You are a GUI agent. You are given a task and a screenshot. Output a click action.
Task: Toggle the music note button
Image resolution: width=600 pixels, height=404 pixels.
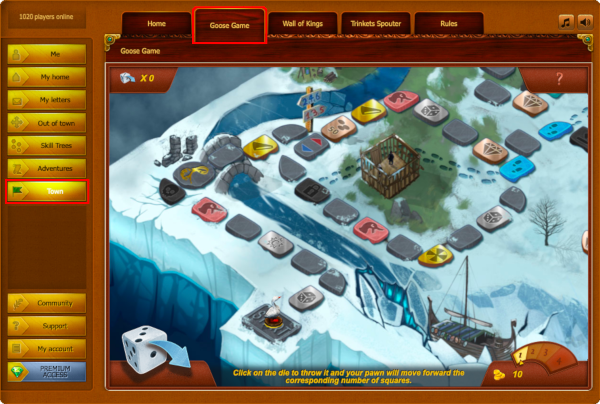click(x=565, y=22)
